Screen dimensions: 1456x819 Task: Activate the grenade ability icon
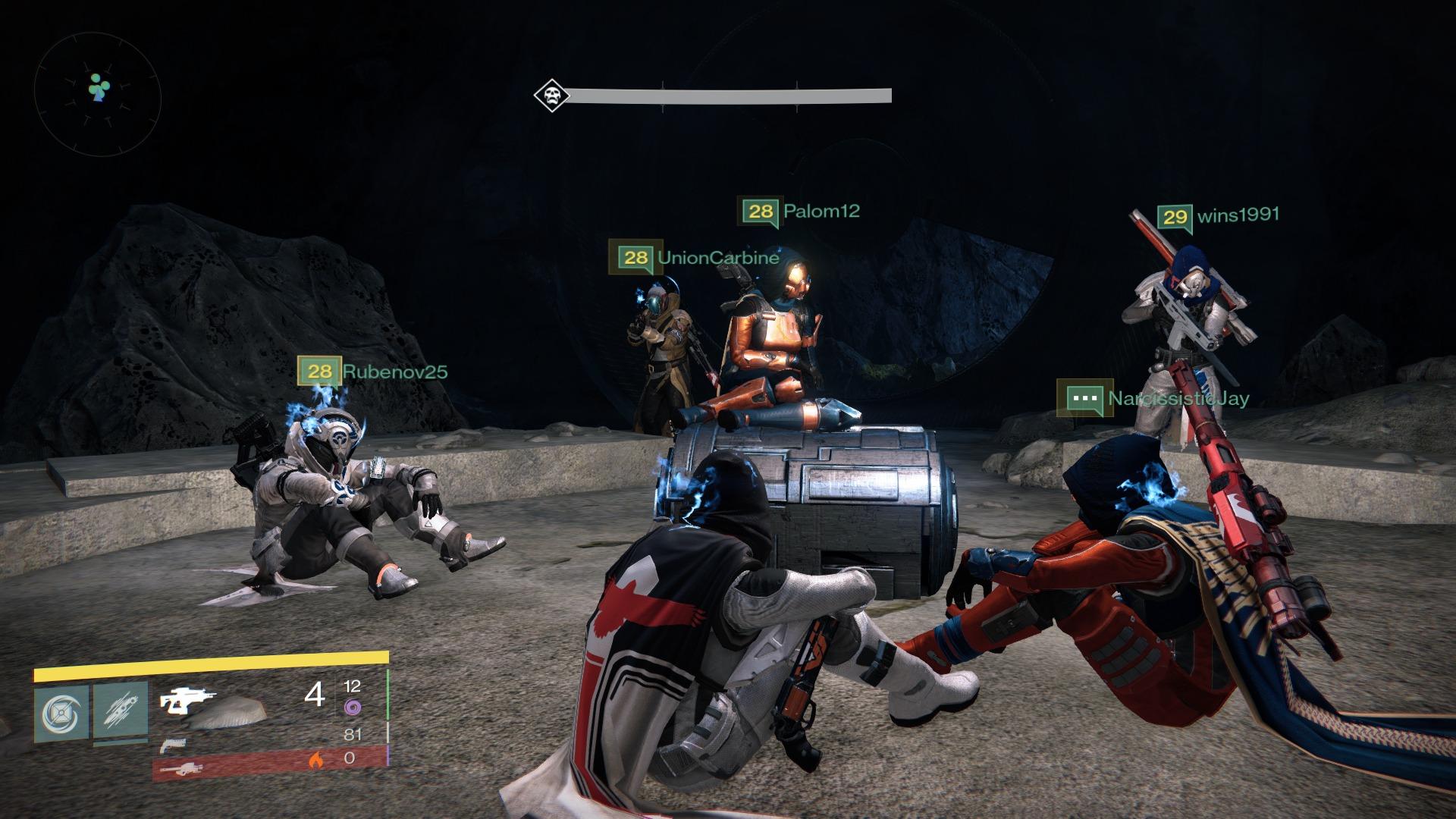[x=60, y=711]
